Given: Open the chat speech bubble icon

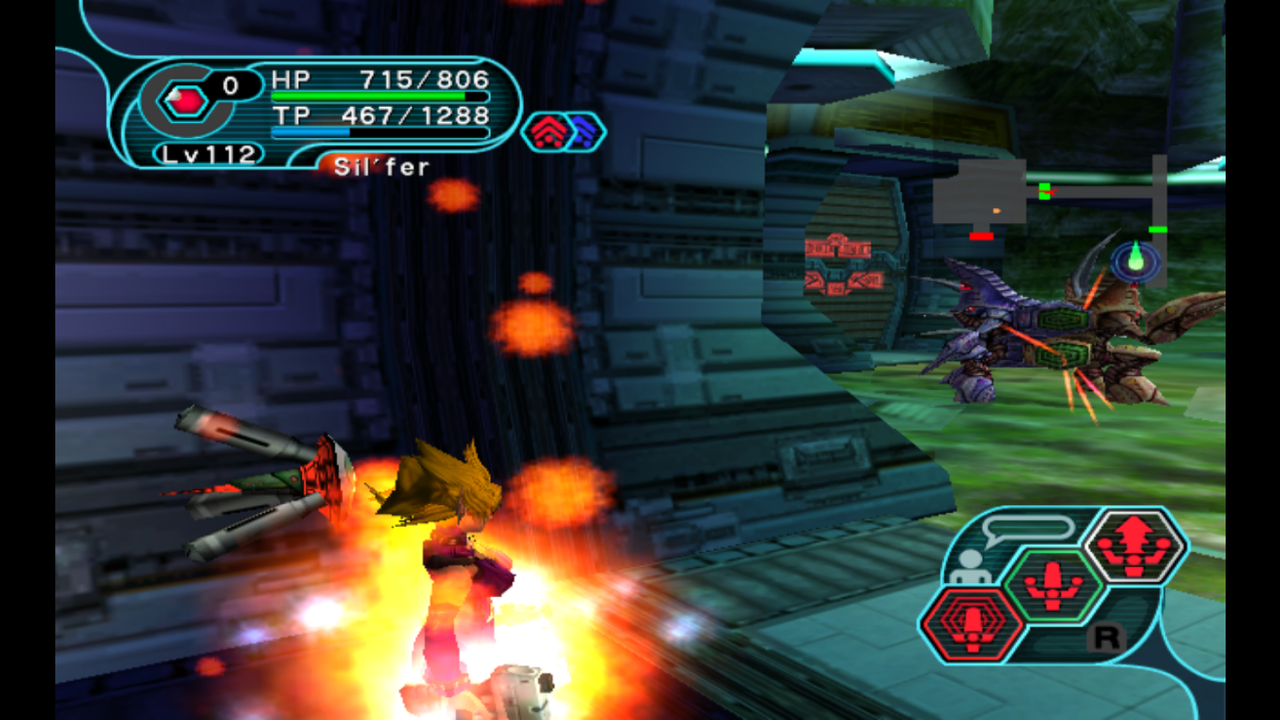Looking at the screenshot, I should [1028, 530].
